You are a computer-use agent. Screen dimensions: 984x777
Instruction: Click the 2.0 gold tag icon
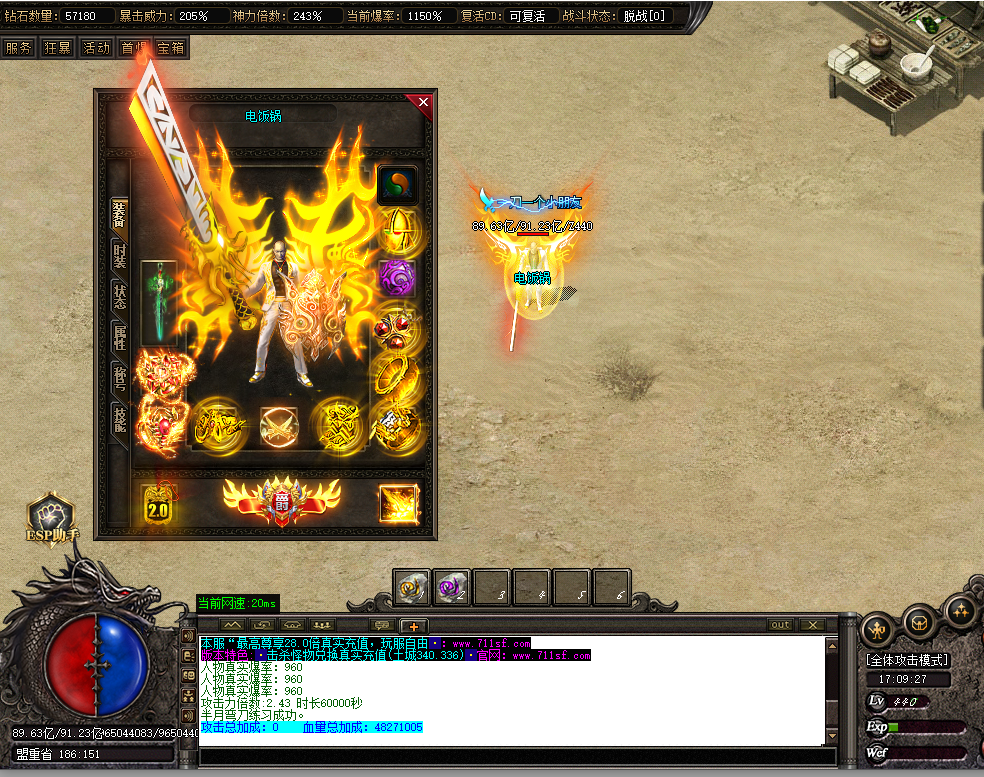click(157, 504)
